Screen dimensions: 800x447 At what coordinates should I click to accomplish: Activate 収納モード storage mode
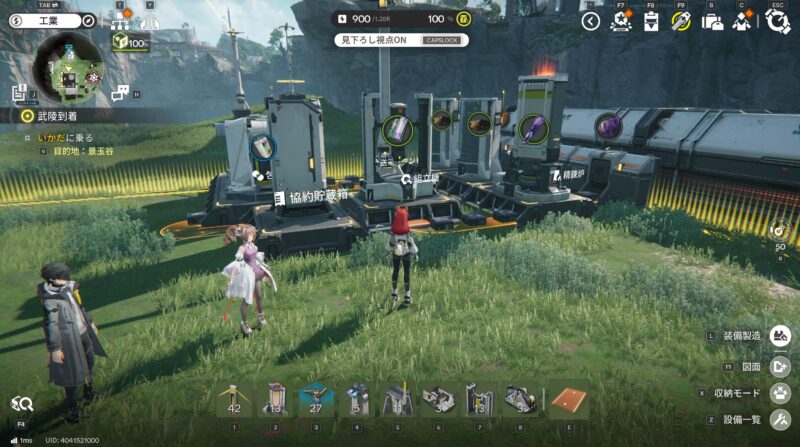pyautogui.click(x=780, y=393)
